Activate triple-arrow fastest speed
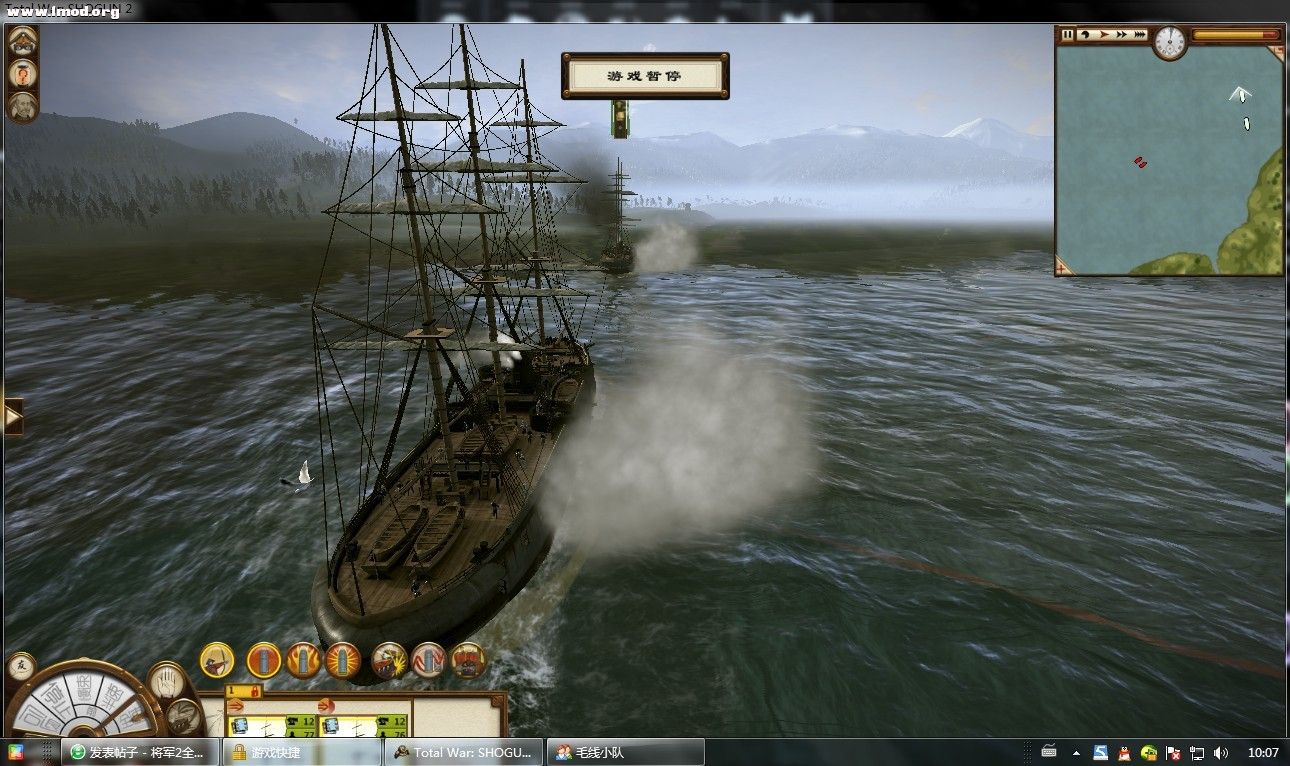Viewport: 1290px width, 766px height. (x=1140, y=35)
